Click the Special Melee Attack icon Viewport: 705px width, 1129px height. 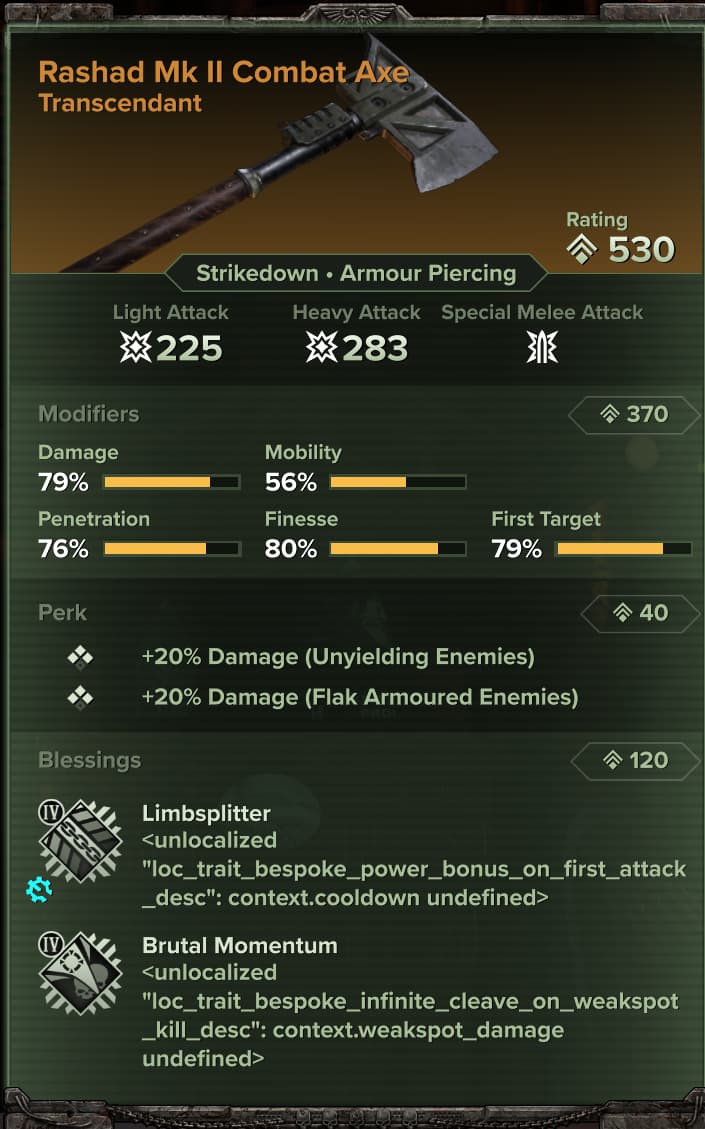pos(542,348)
